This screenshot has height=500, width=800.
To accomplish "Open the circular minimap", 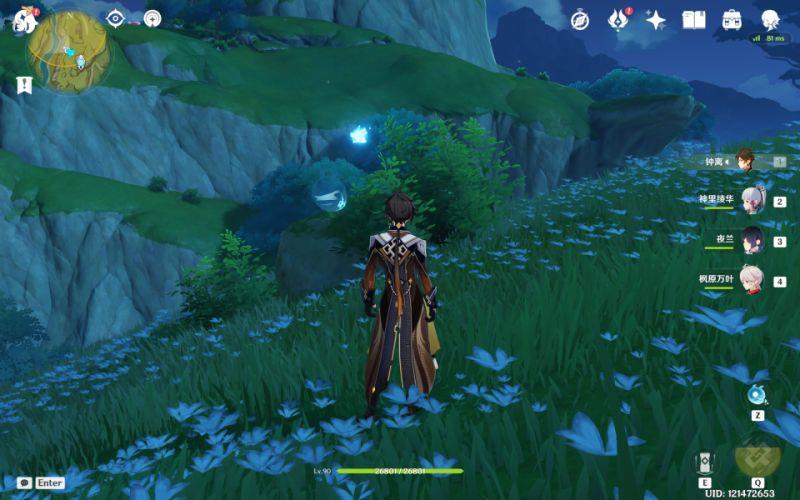I will tap(70, 50).
